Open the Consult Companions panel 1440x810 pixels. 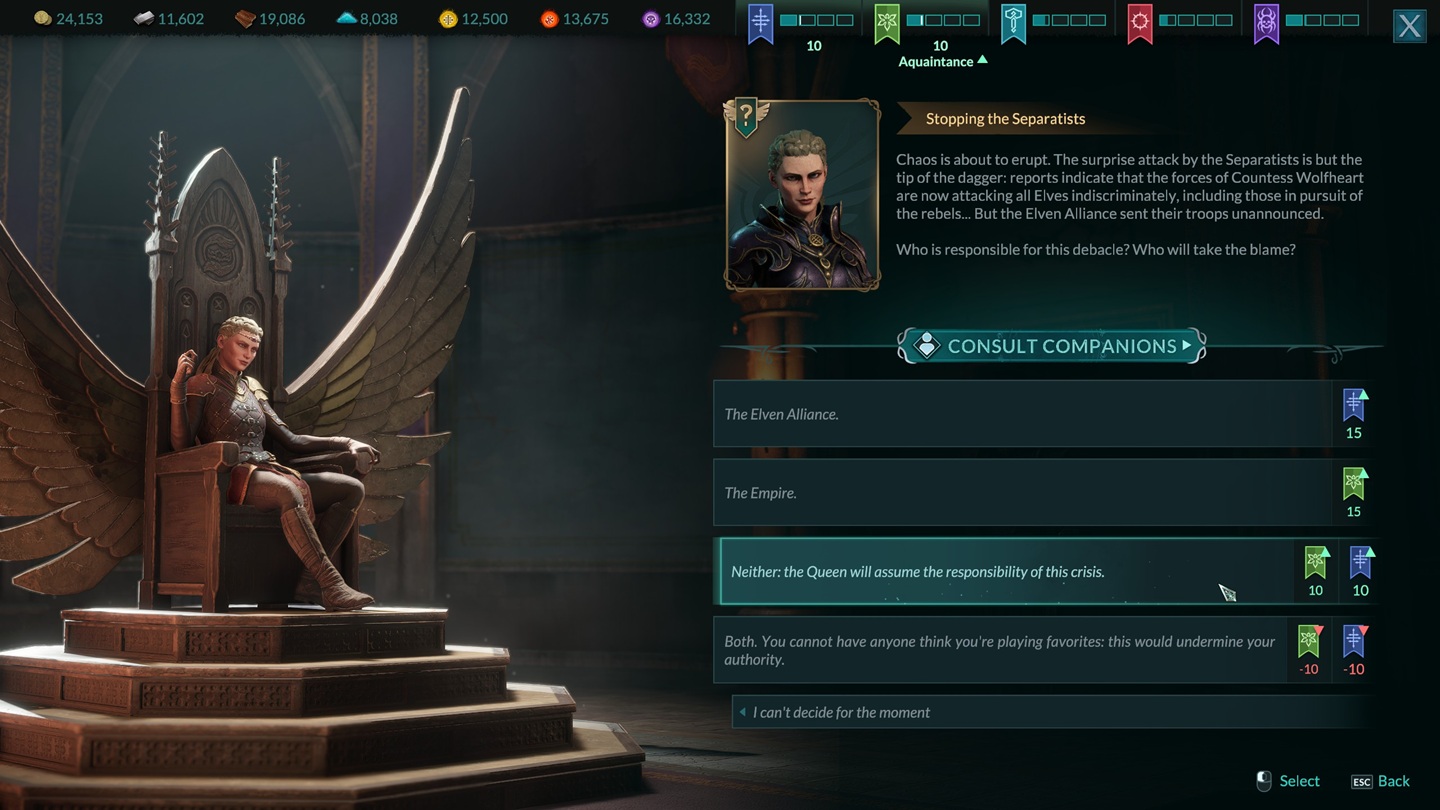1052,346
